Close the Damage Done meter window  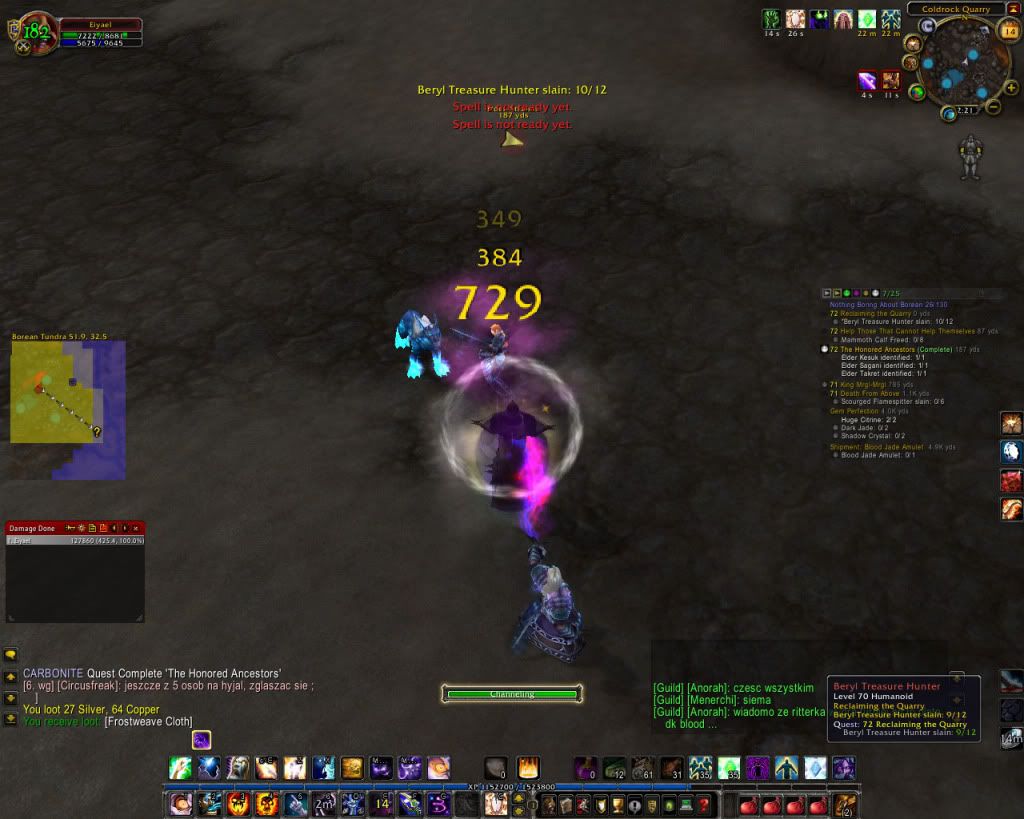(139, 527)
